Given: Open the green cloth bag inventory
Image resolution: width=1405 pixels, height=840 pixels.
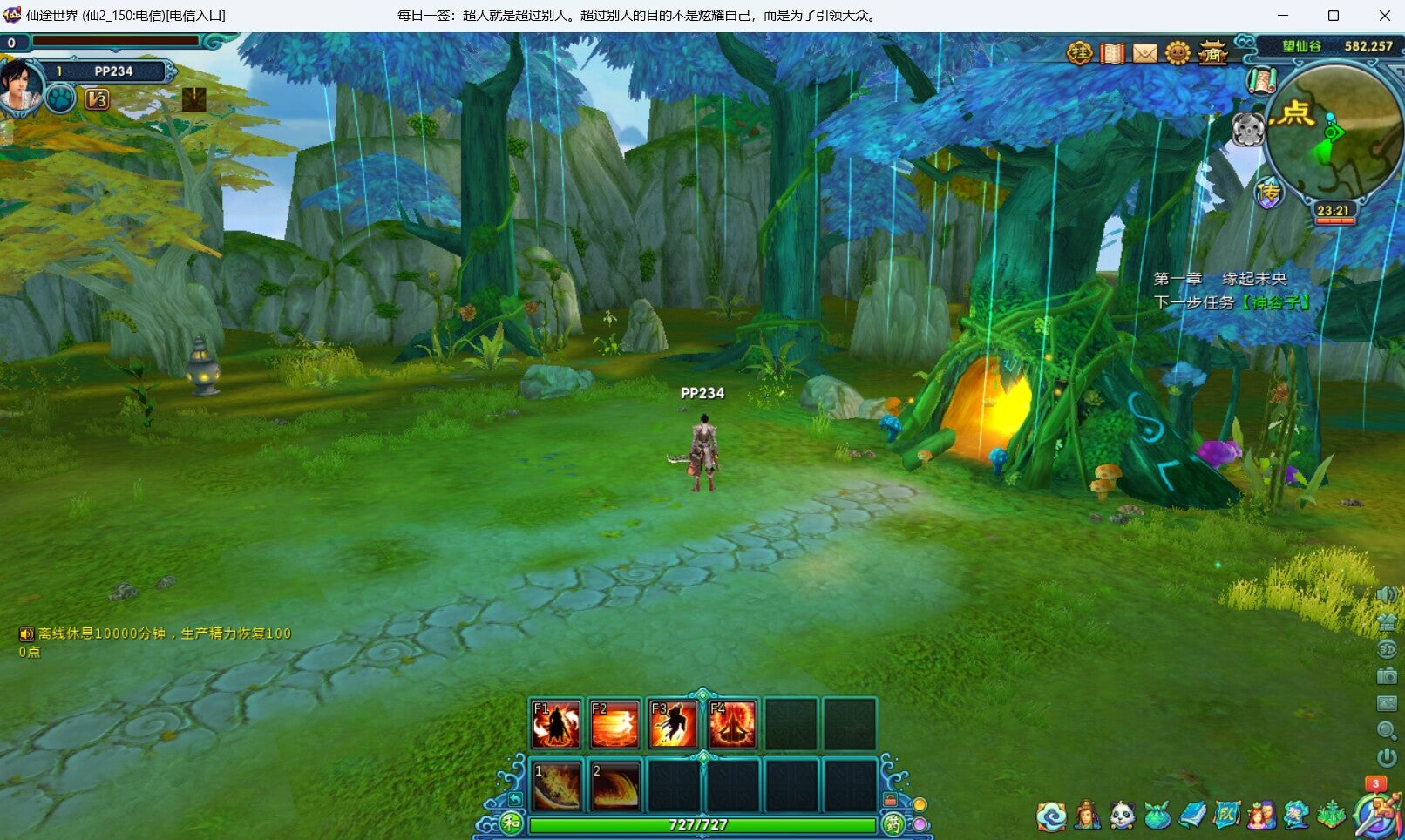Looking at the screenshot, I should [1157, 816].
